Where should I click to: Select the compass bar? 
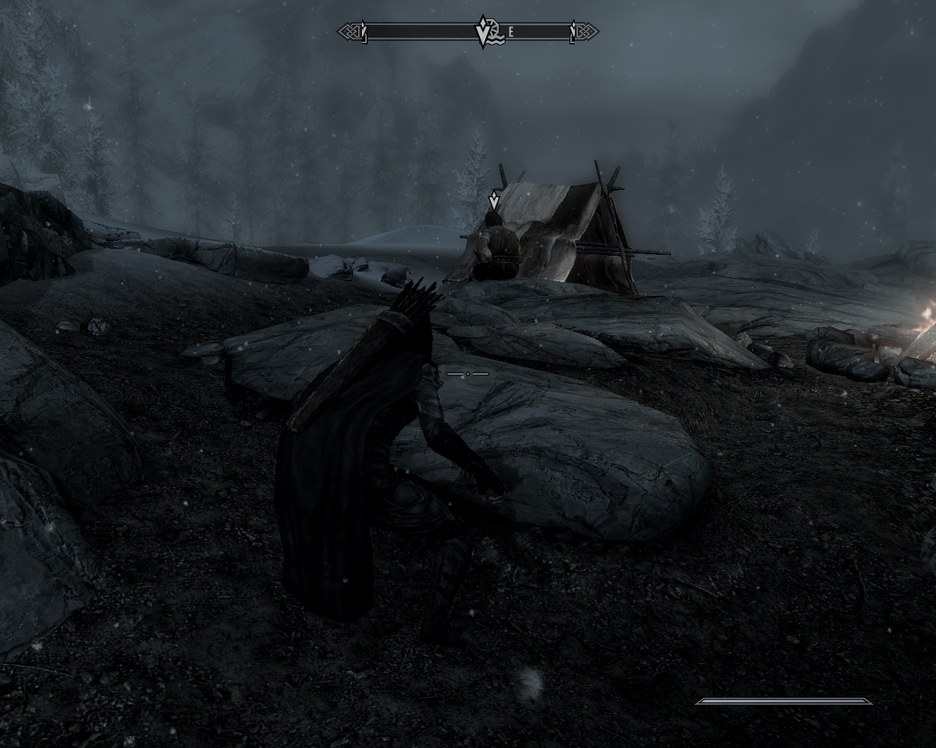tap(420, 32)
